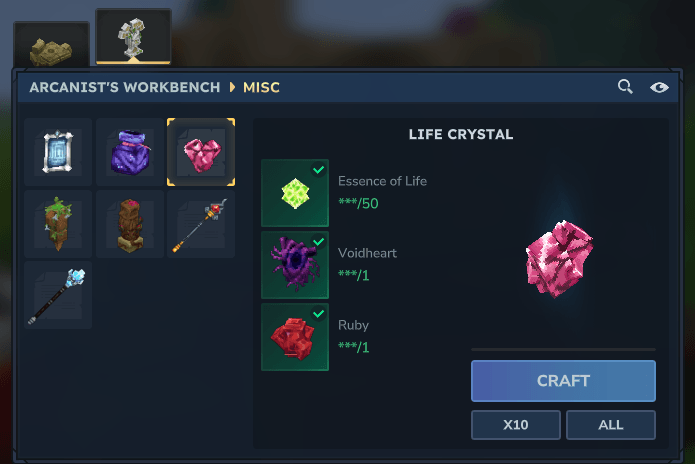Pick the mossy green totem recipe
This screenshot has height=464, width=695.
pyautogui.click(x=58, y=224)
